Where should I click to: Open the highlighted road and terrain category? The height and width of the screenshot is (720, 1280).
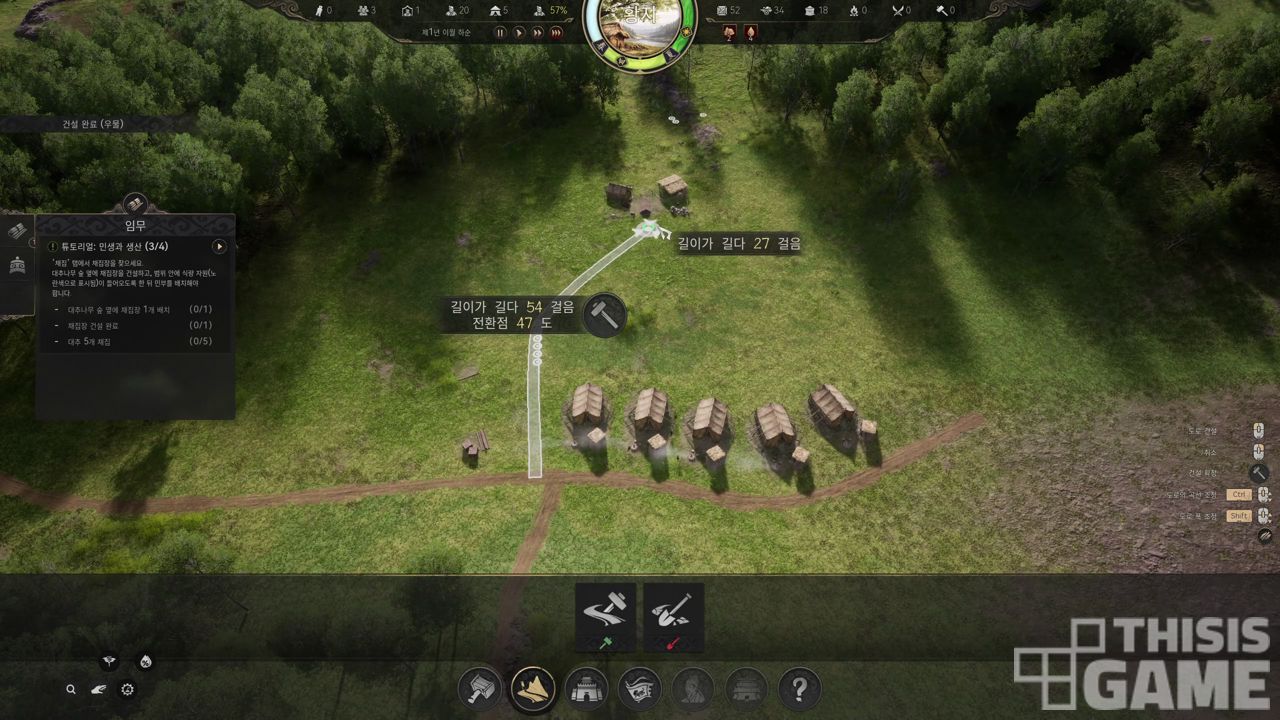pyautogui.click(x=533, y=689)
